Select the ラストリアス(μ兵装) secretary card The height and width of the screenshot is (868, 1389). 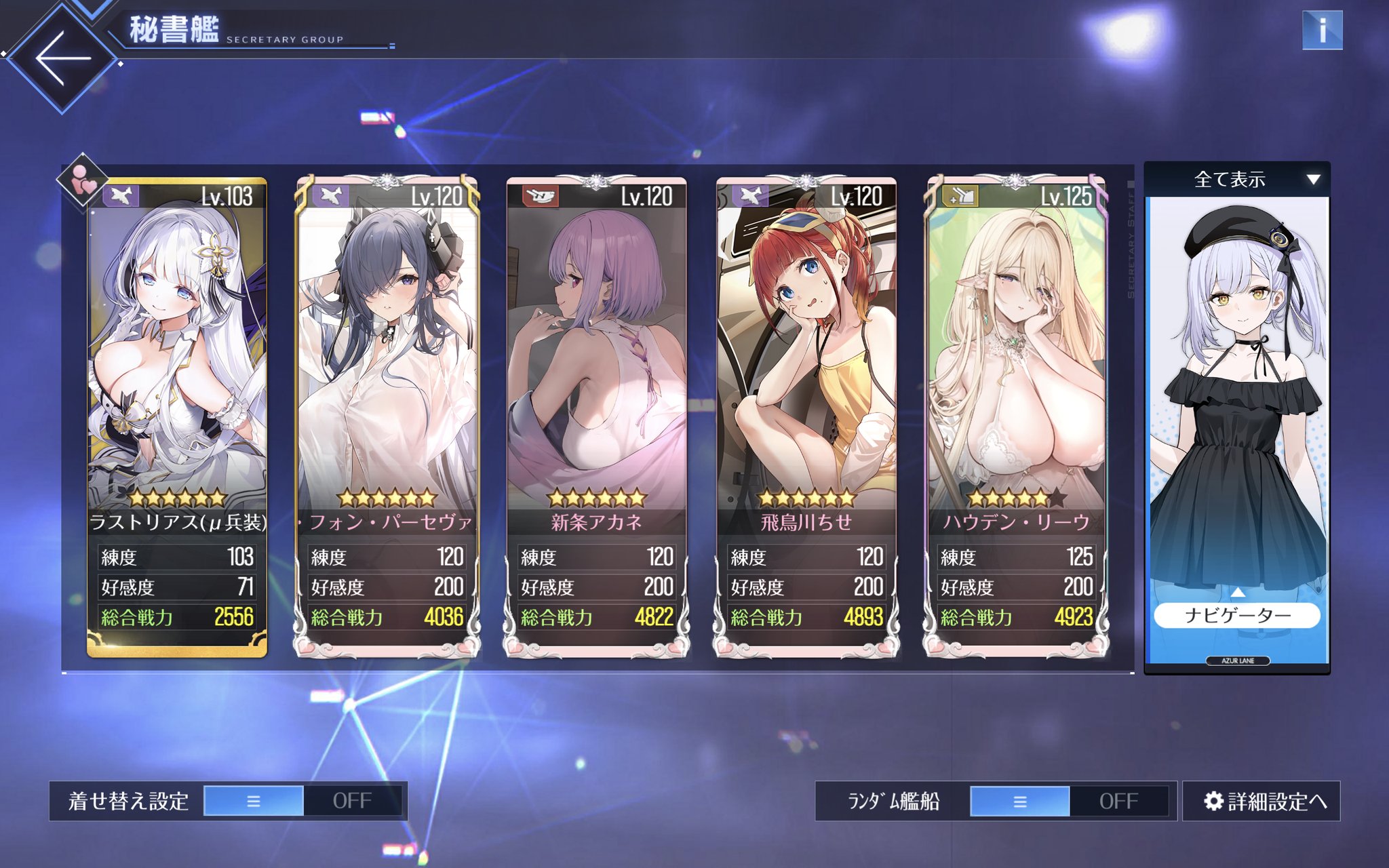click(x=177, y=380)
